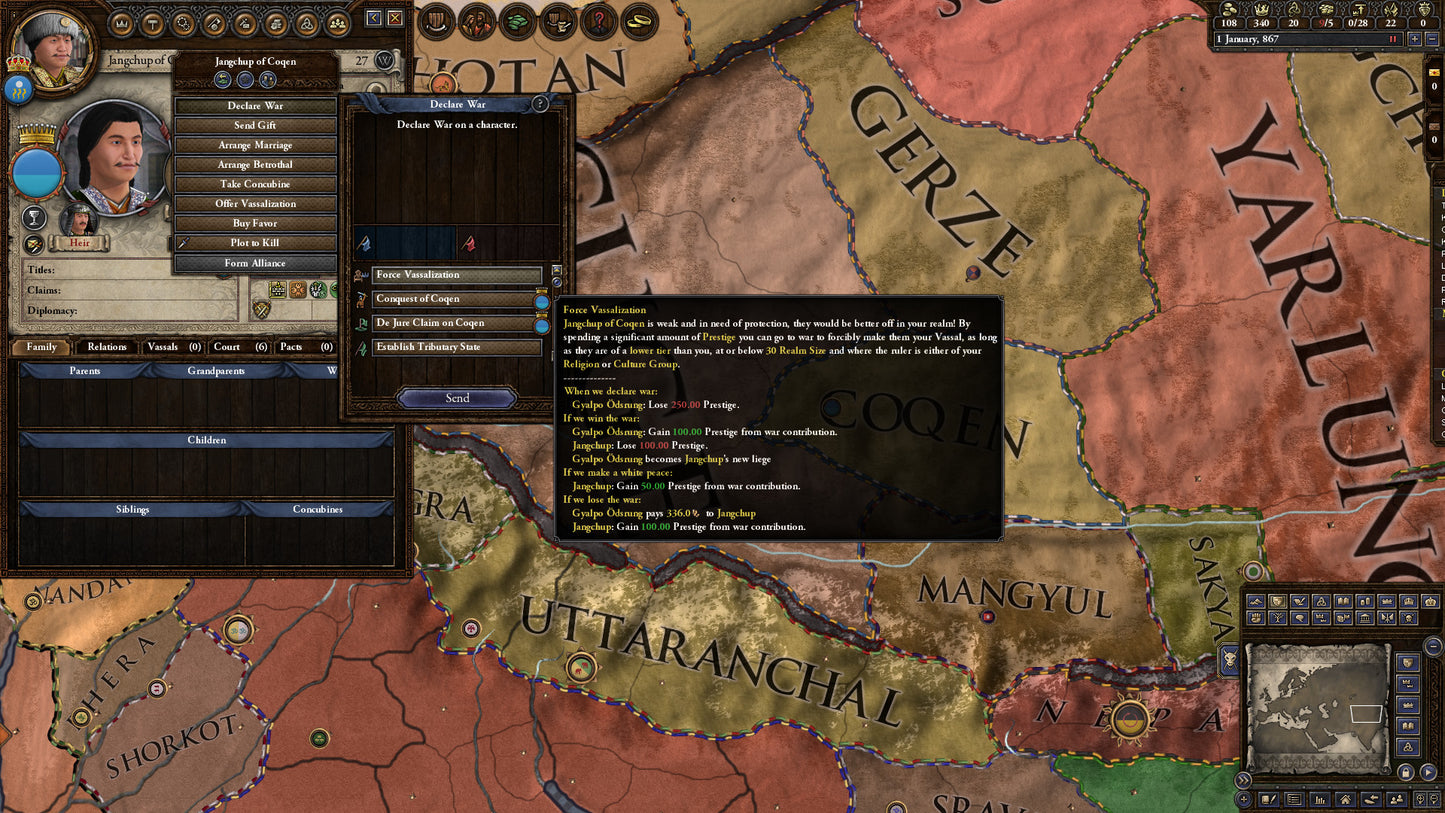Collapse the minimap with the minus button

tap(1432, 644)
